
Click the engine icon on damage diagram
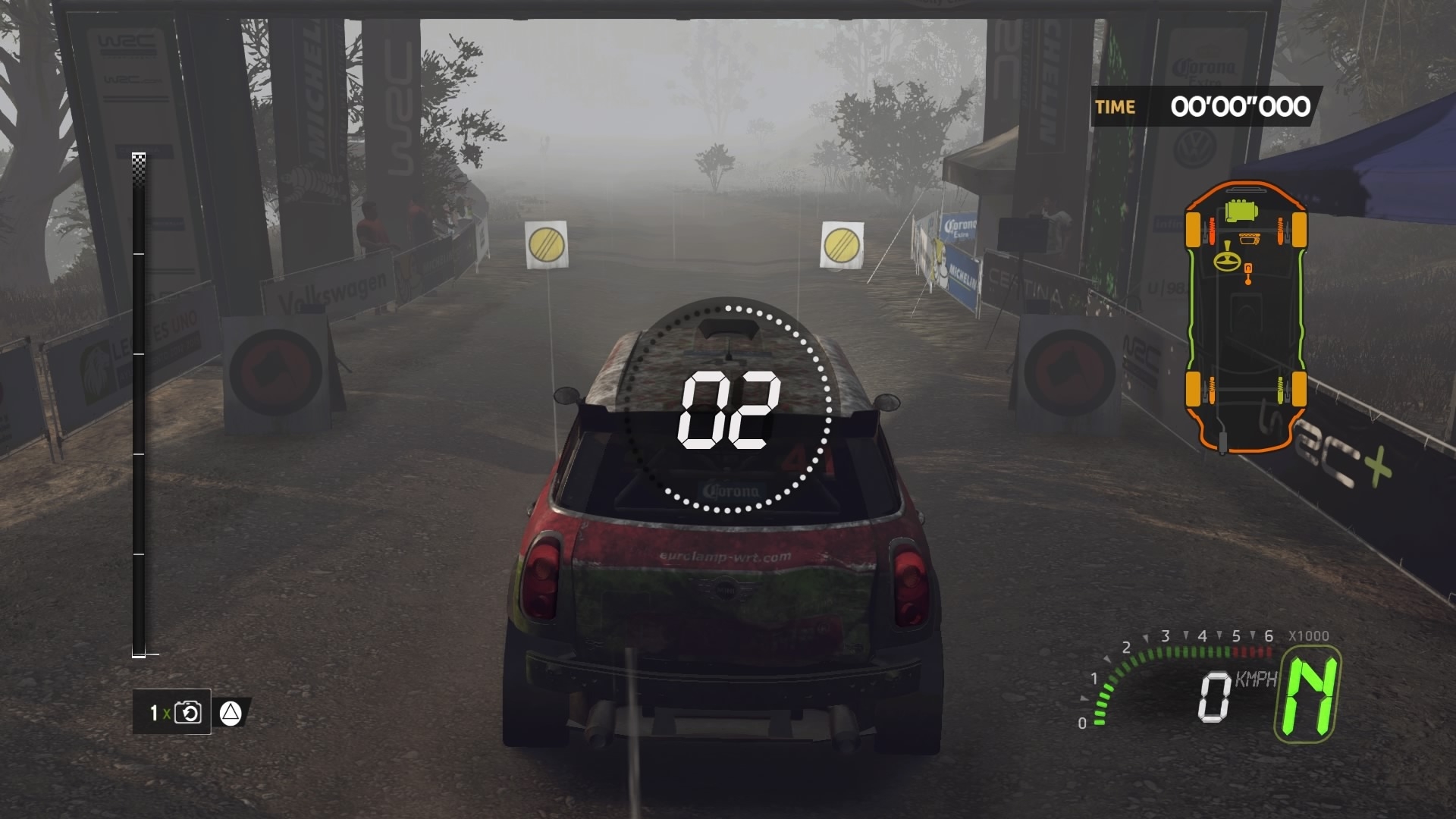click(1241, 210)
